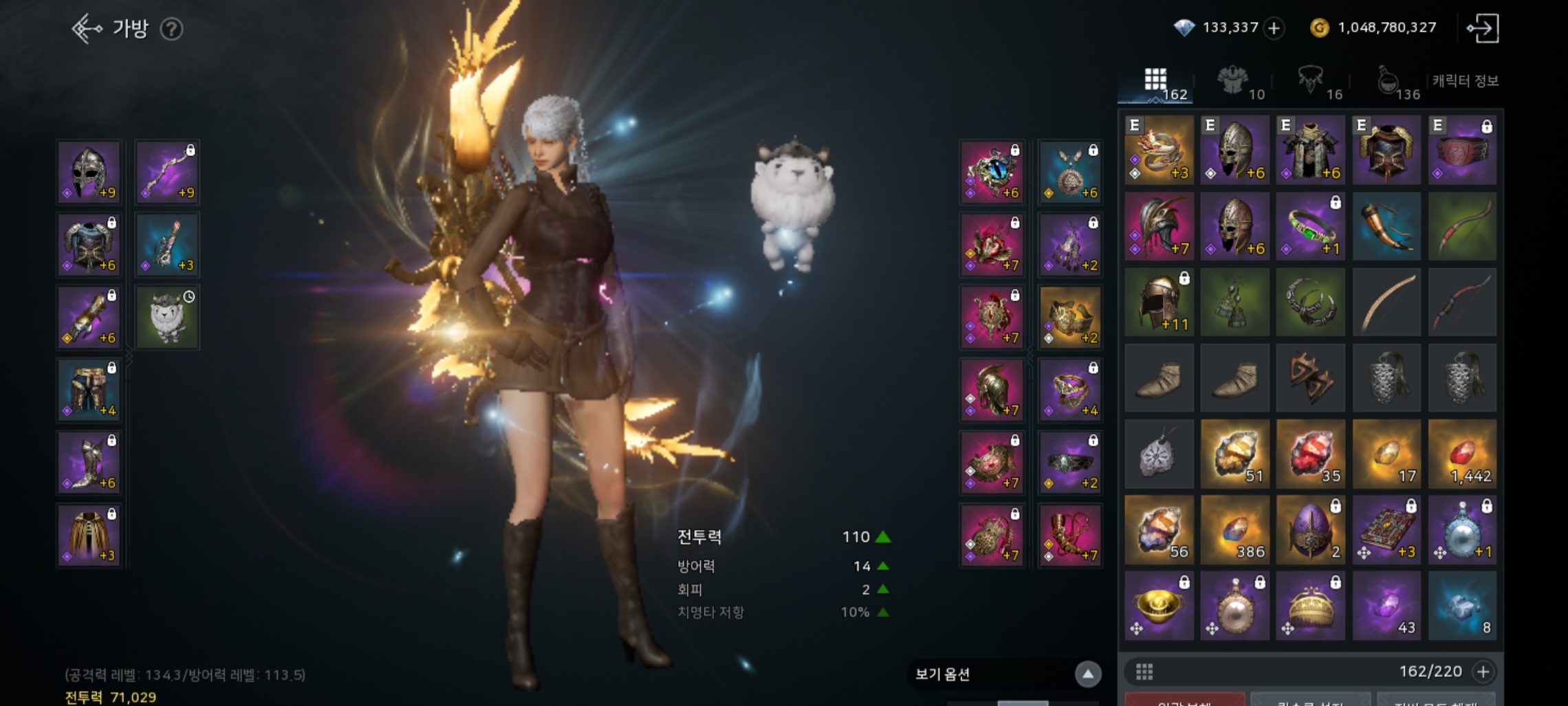Expand the 보기 옵션 view options

point(1087,674)
